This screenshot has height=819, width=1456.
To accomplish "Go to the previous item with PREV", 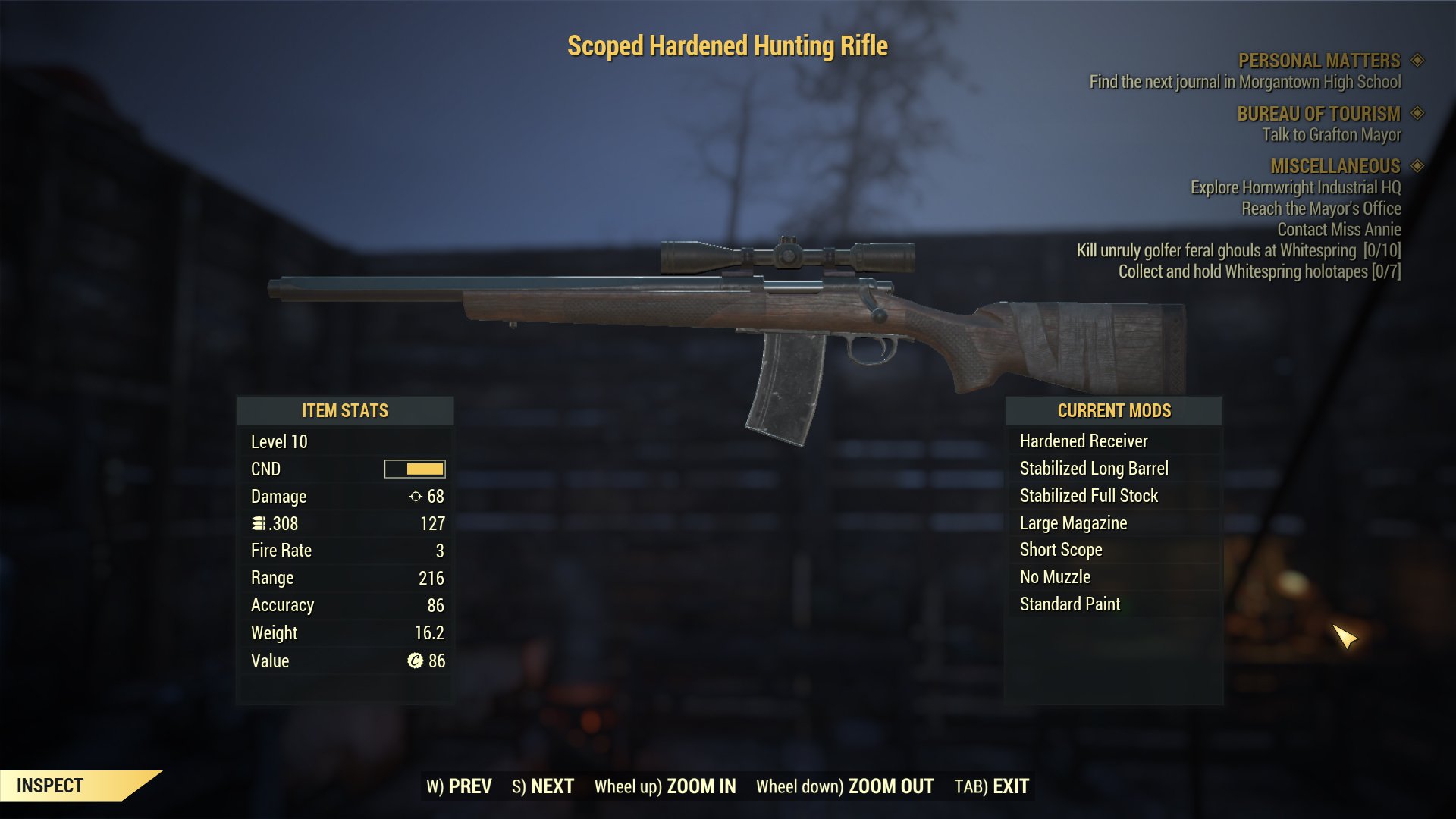I will (x=459, y=786).
